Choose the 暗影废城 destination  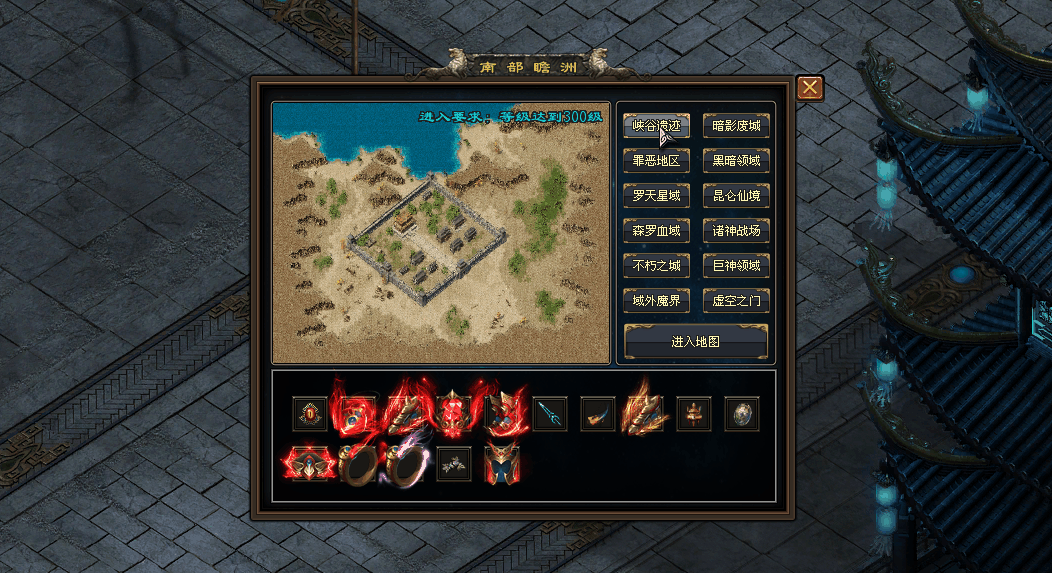pyautogui.click(x=736, y=126)
